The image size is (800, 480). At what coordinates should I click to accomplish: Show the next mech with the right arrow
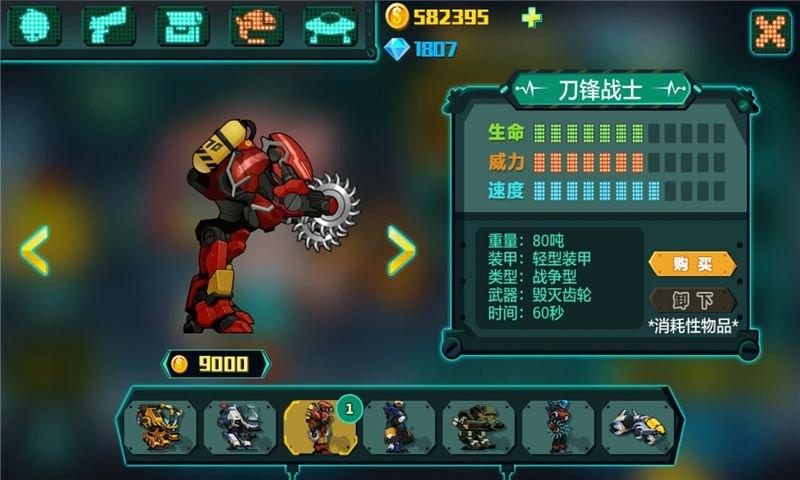click(401, 250)
